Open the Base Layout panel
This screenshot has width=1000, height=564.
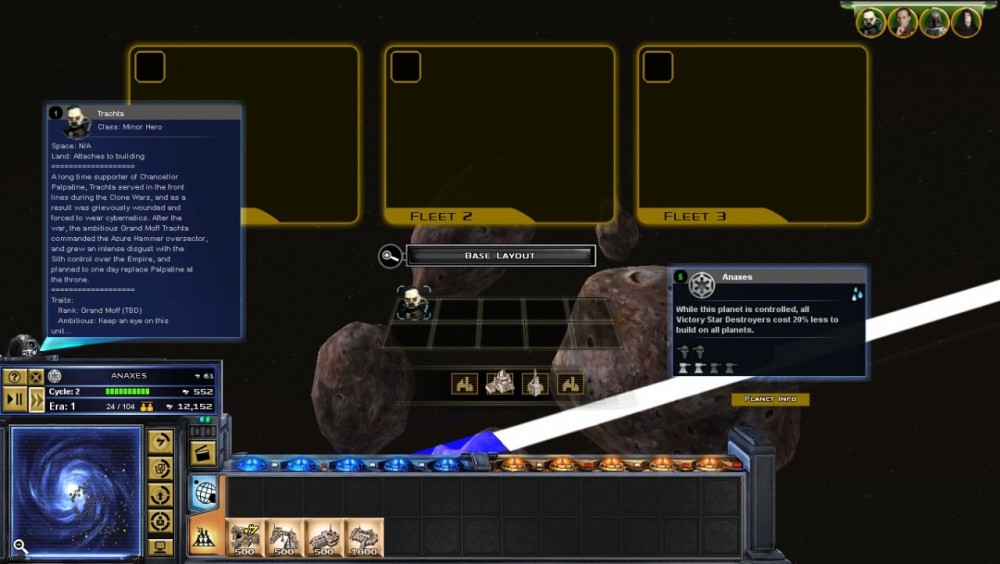[x=500, y=256]
